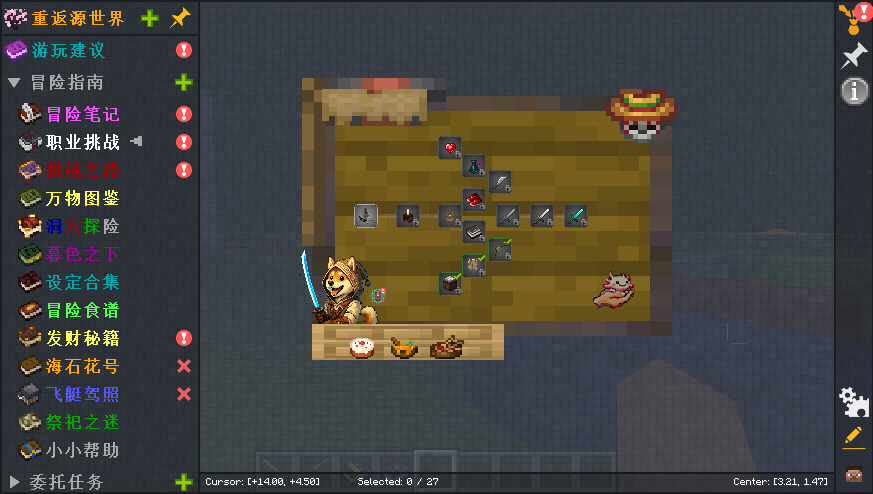Image resolution: width=873 pixels, height=494 pixels.
Task: Click the green plus beside 重返源世界
Action: [x=149, y=18]
